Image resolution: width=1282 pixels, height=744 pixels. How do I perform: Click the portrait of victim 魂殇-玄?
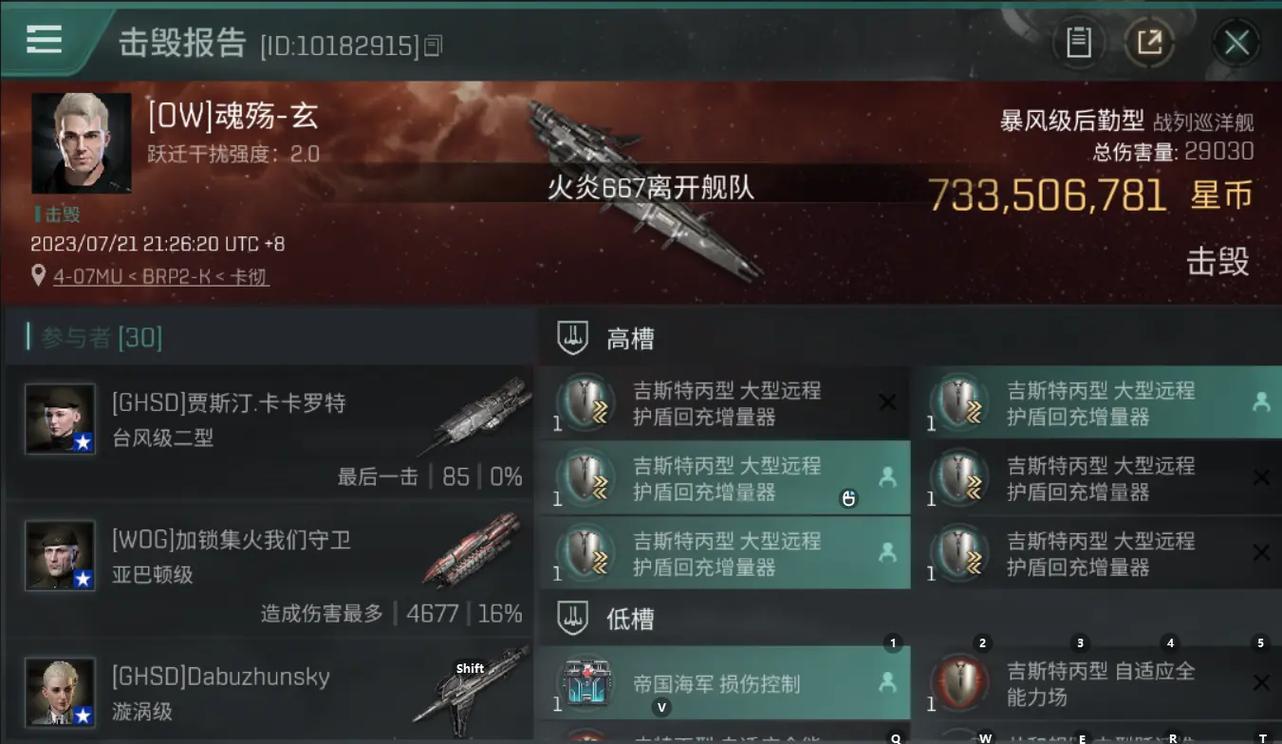[81, 143]
